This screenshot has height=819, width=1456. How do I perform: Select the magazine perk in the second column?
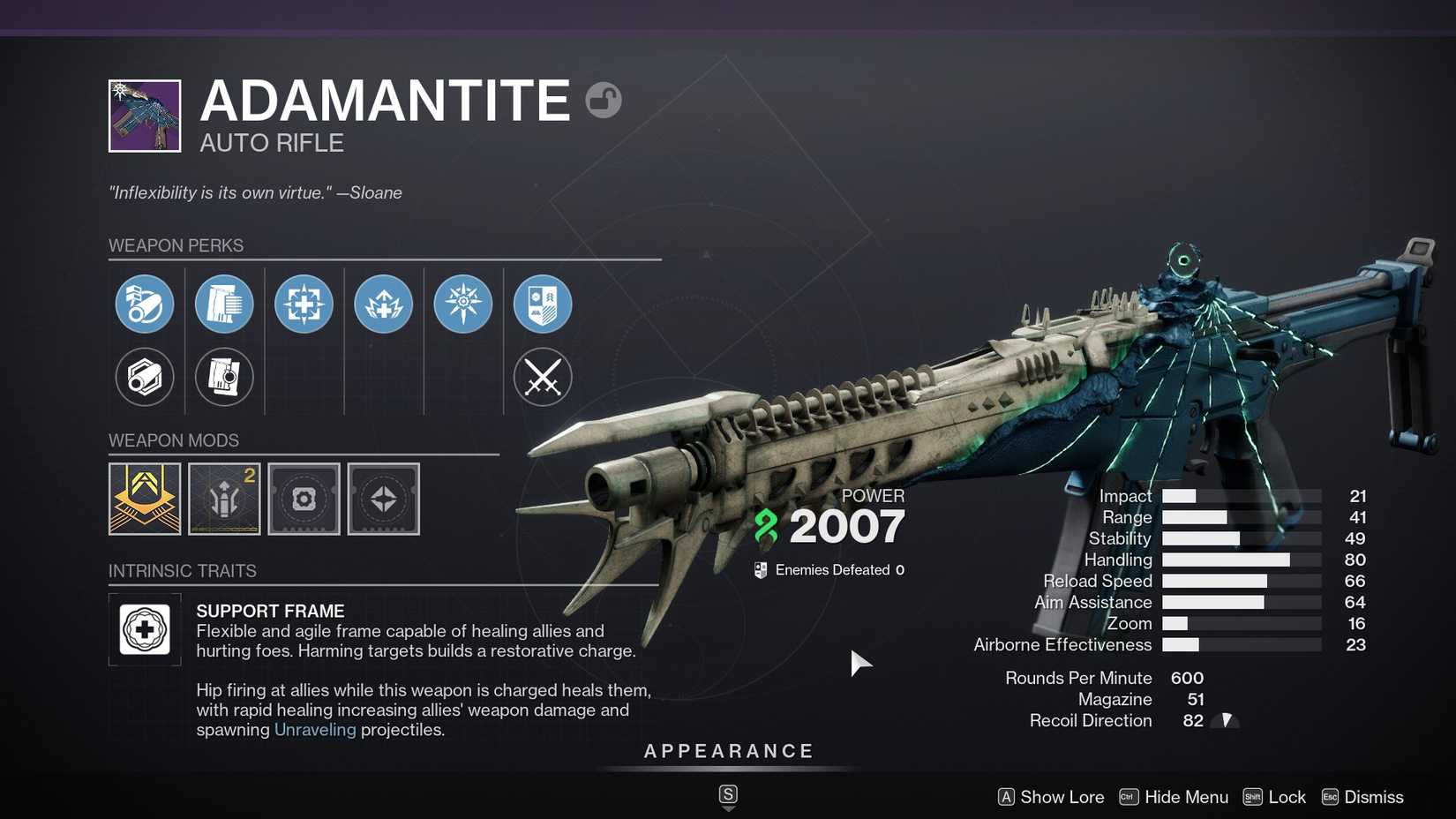(x=224, y=304)
